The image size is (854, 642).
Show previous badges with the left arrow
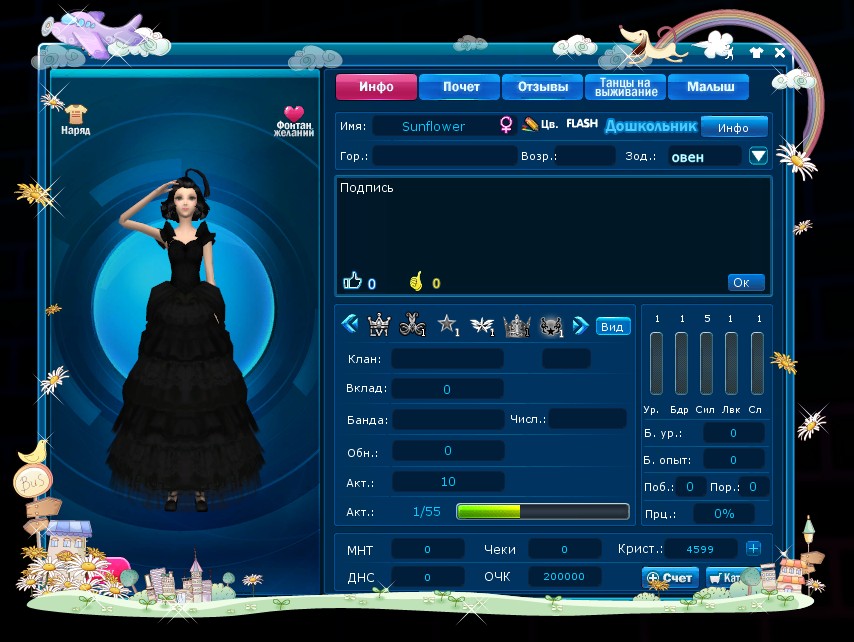pos(350,324)
